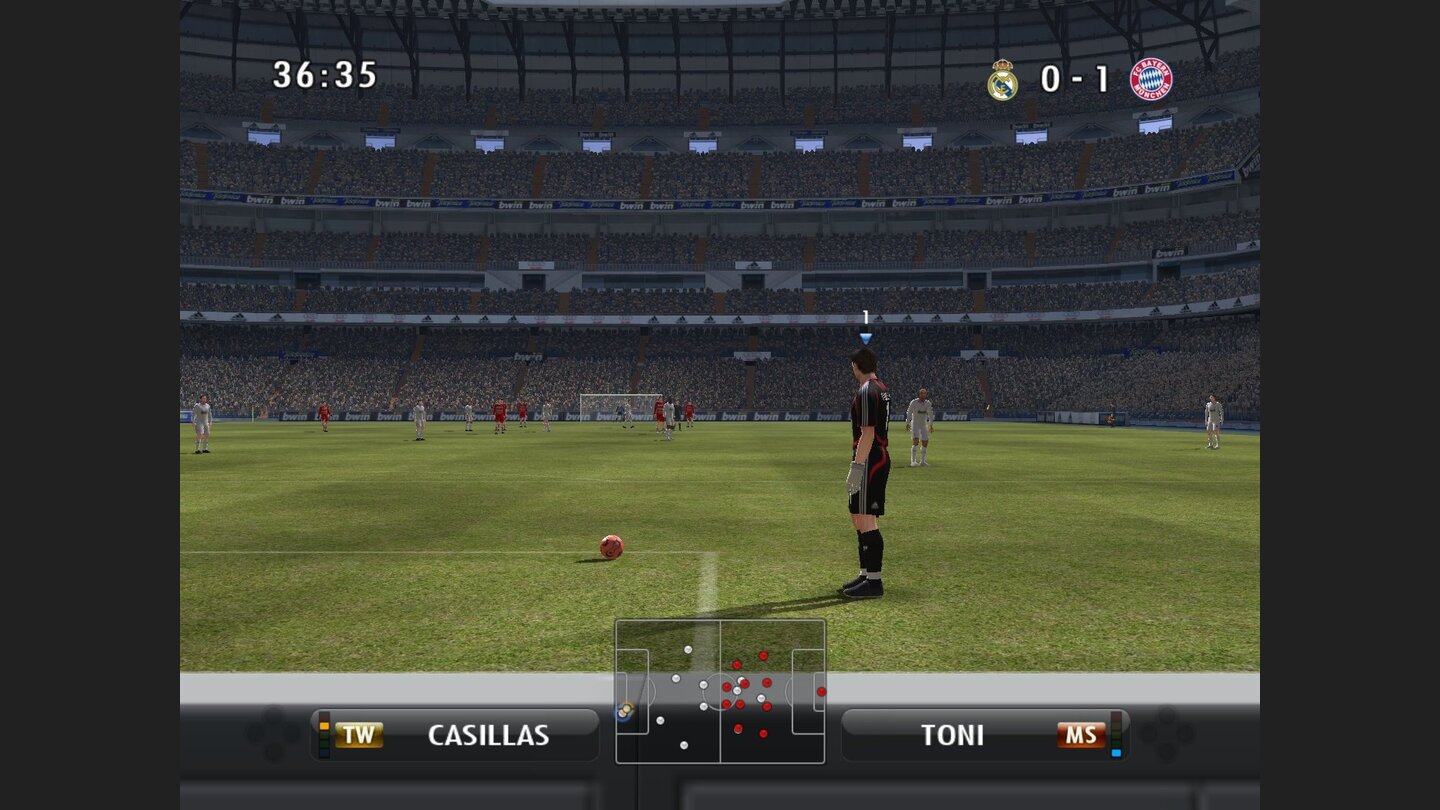1440x810 pixels.
Task: Click the soccer ball on the pitch
Action: point(610,548)
